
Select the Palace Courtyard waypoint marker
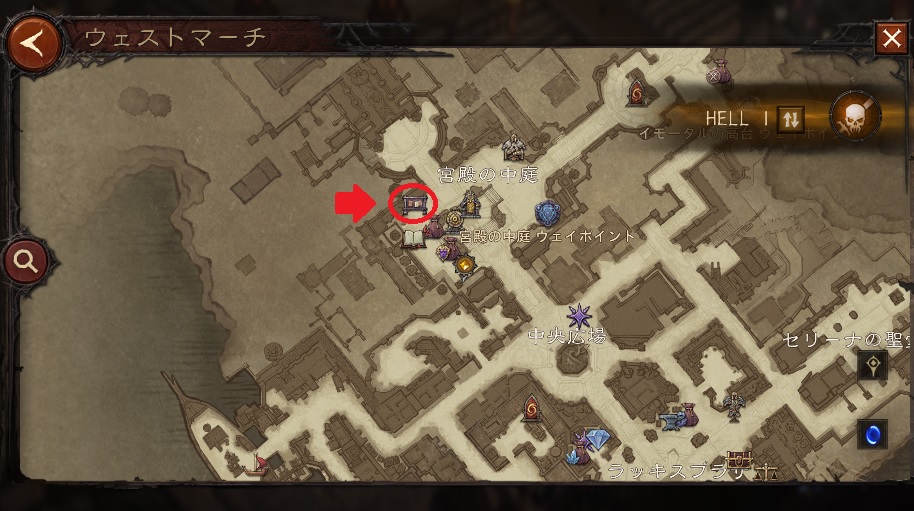click(548, 213)
